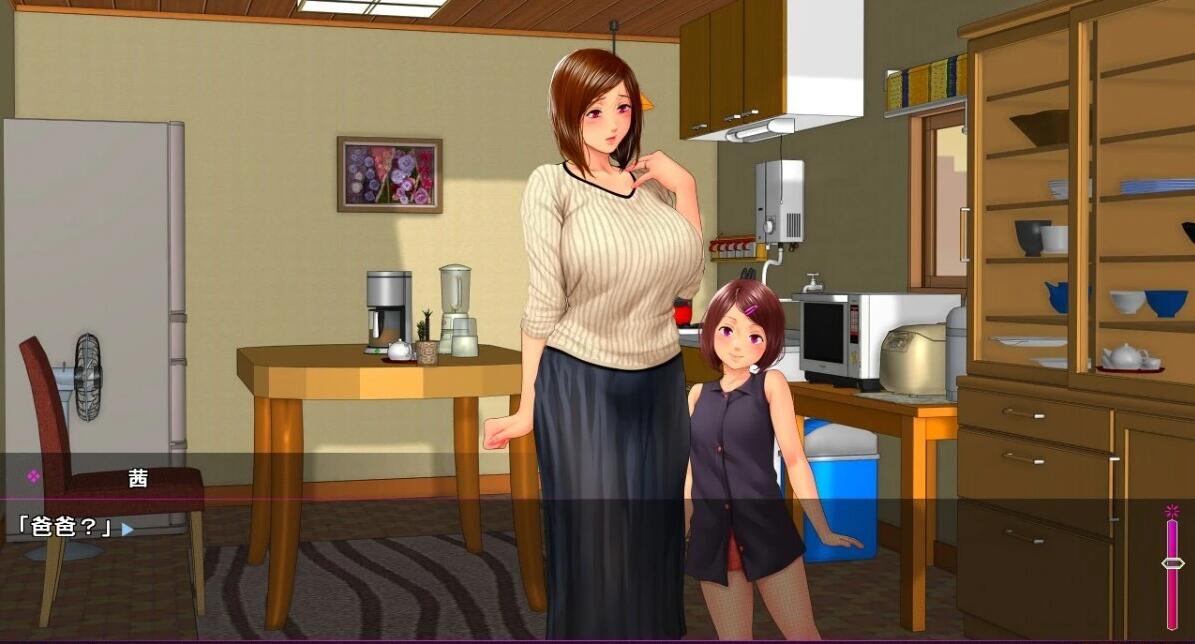Click the pink vertical slider's white handle
Image resolution: width=1195 pixels, height=644 pixels.
pyautogui.click(x=1172, y=563)
